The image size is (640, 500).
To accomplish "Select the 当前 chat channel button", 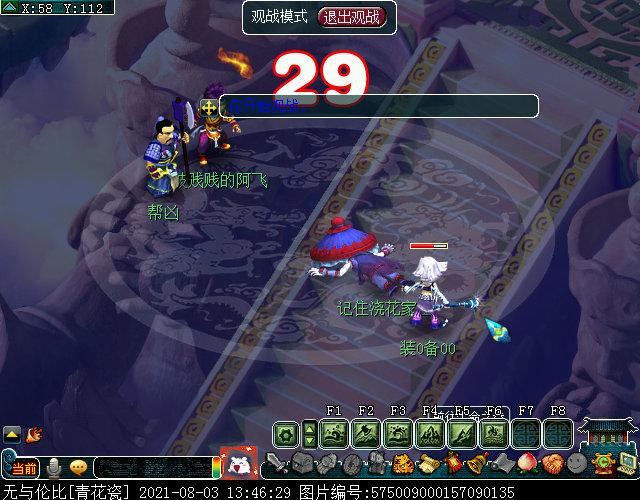I will click(24, 468).
